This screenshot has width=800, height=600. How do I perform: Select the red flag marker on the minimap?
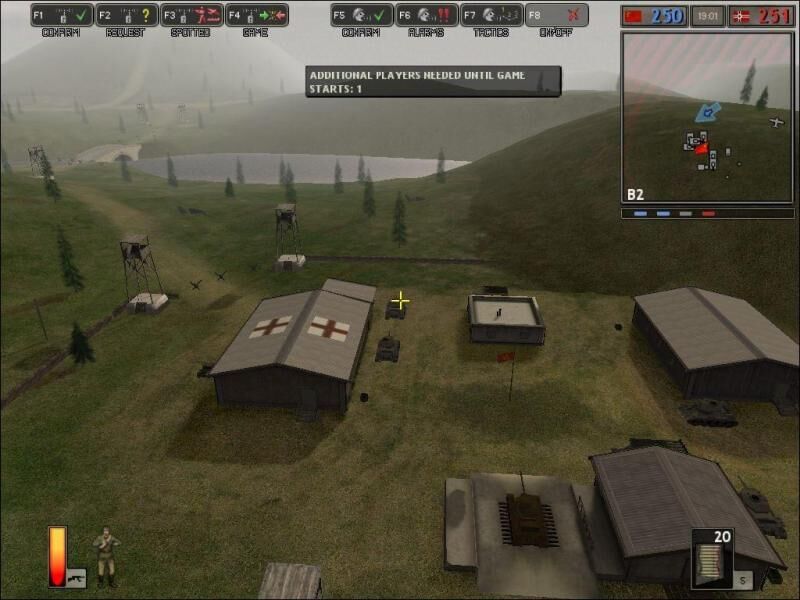(x=702, y=149)
